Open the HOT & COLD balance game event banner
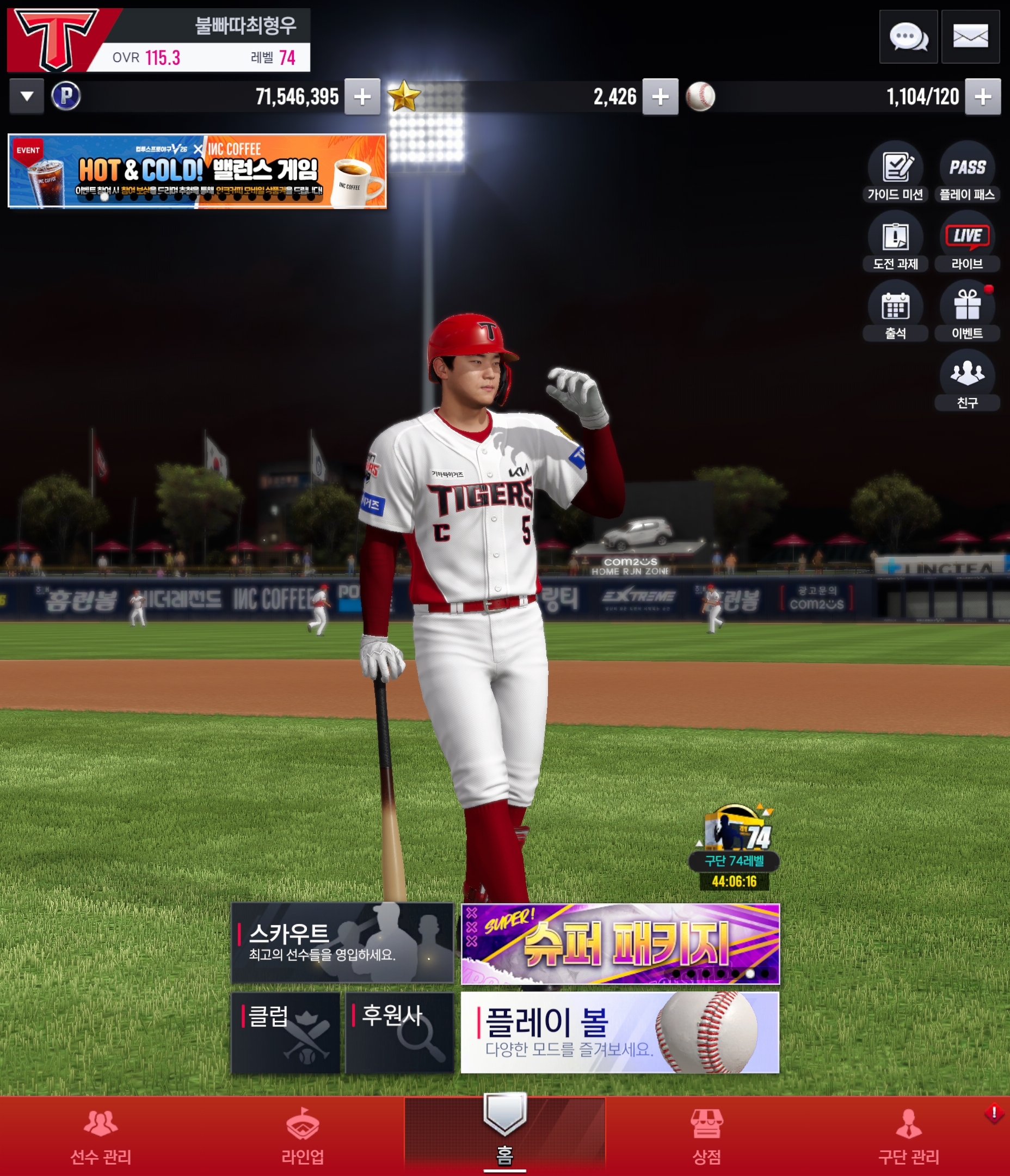The image size is (1010, 1176). [x=197, y=171]
